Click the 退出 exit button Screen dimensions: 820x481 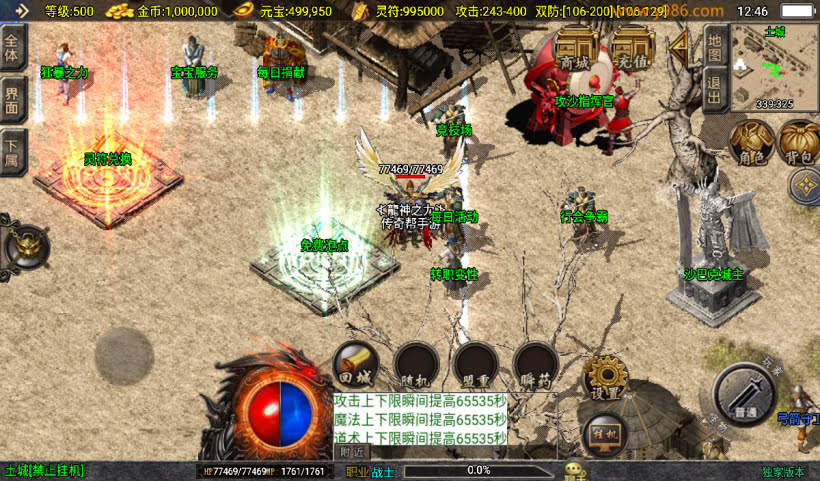[x=713, y=88]
